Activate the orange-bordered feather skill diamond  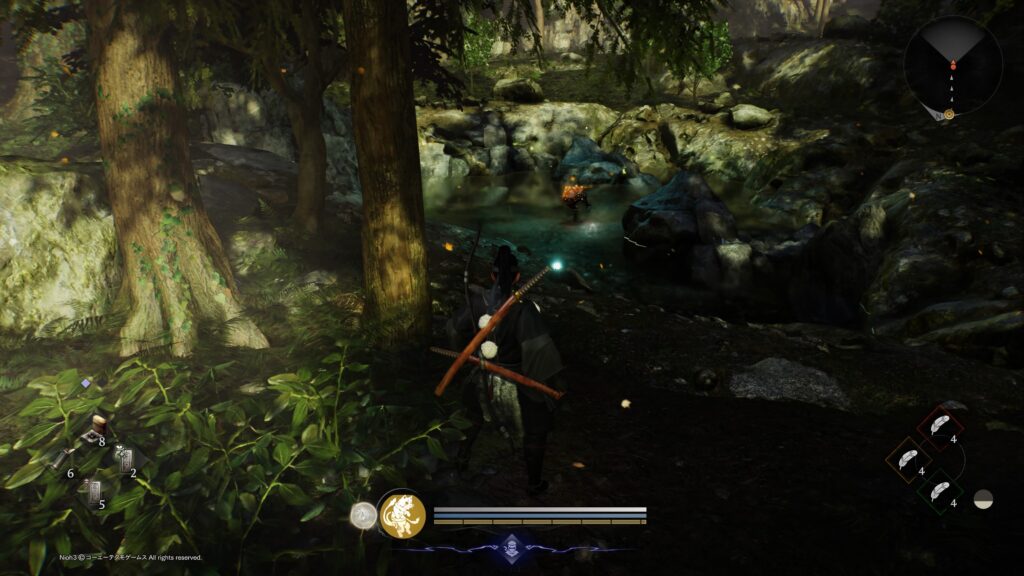(x=908, y=459)
